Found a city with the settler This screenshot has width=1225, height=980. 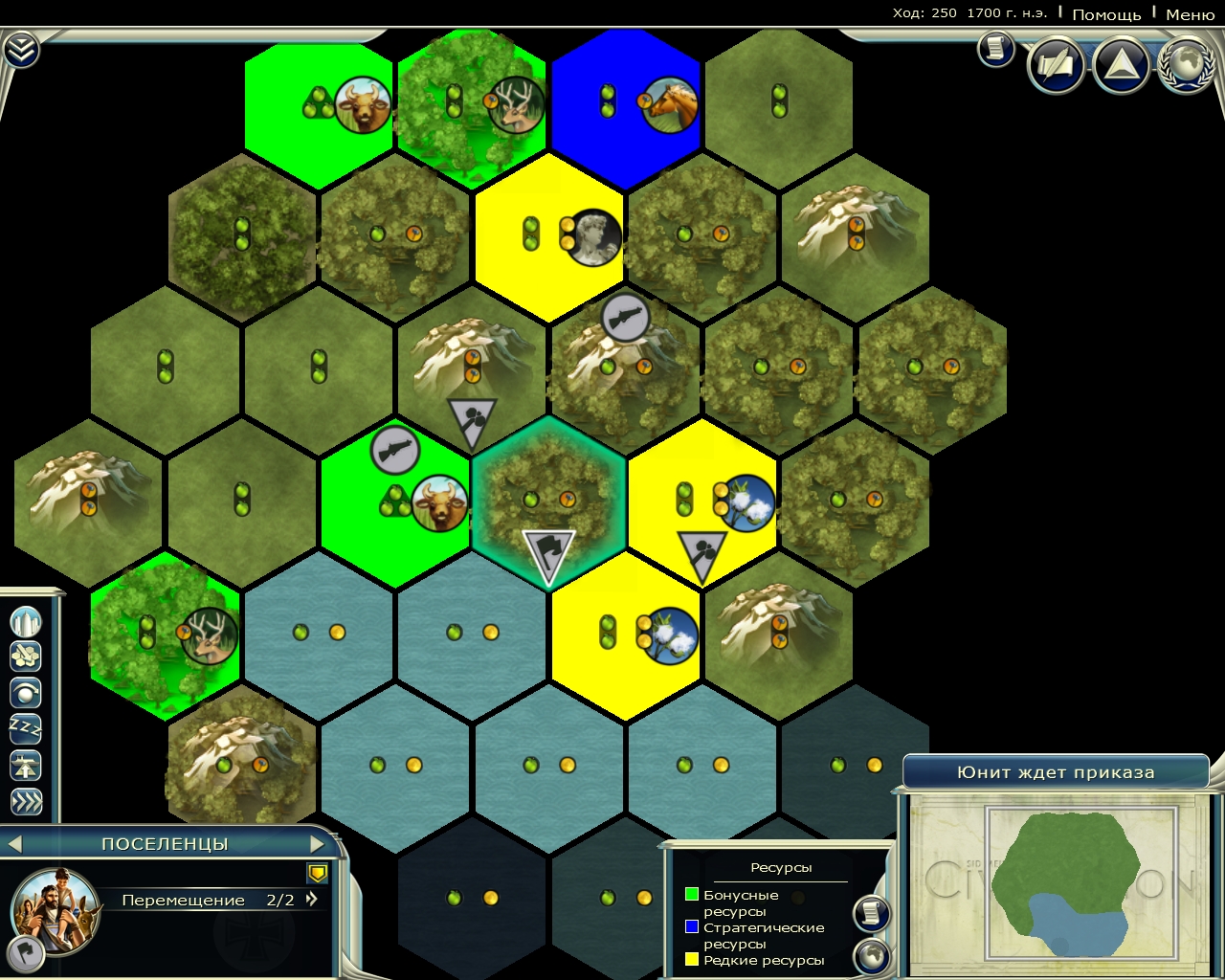27,622
